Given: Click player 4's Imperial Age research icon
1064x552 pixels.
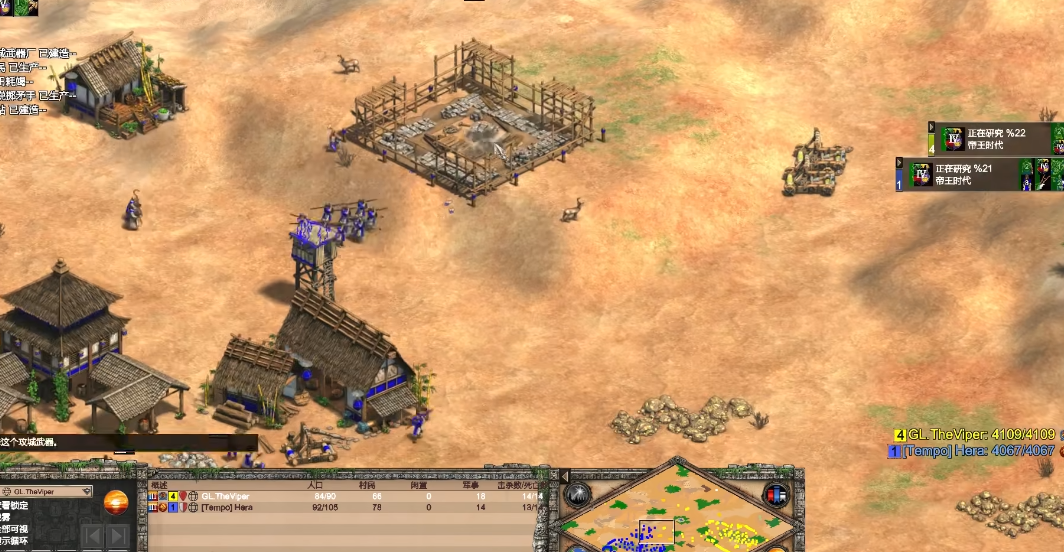Looking at the screenshot, I should 952,139.
